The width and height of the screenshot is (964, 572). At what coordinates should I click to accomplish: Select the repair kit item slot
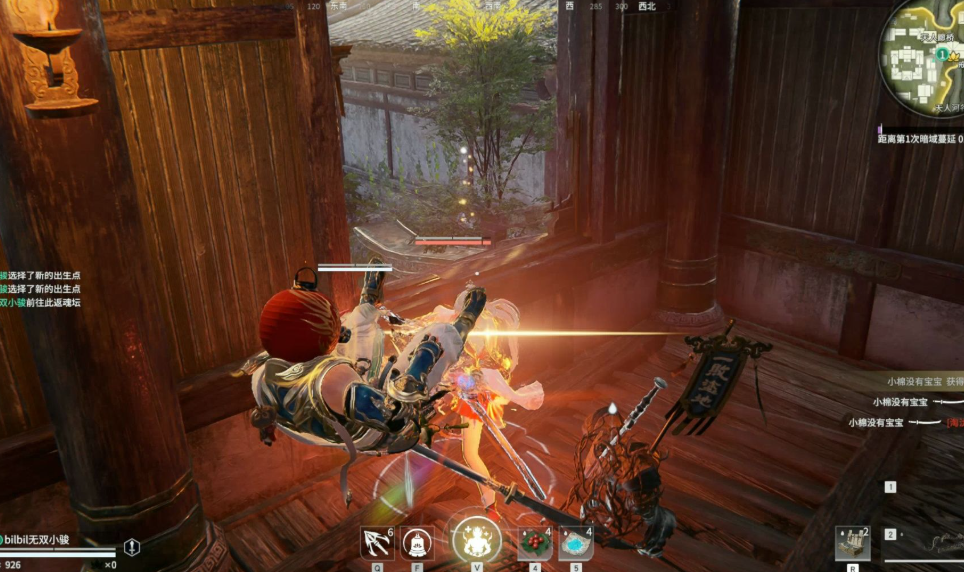[852, 542]
